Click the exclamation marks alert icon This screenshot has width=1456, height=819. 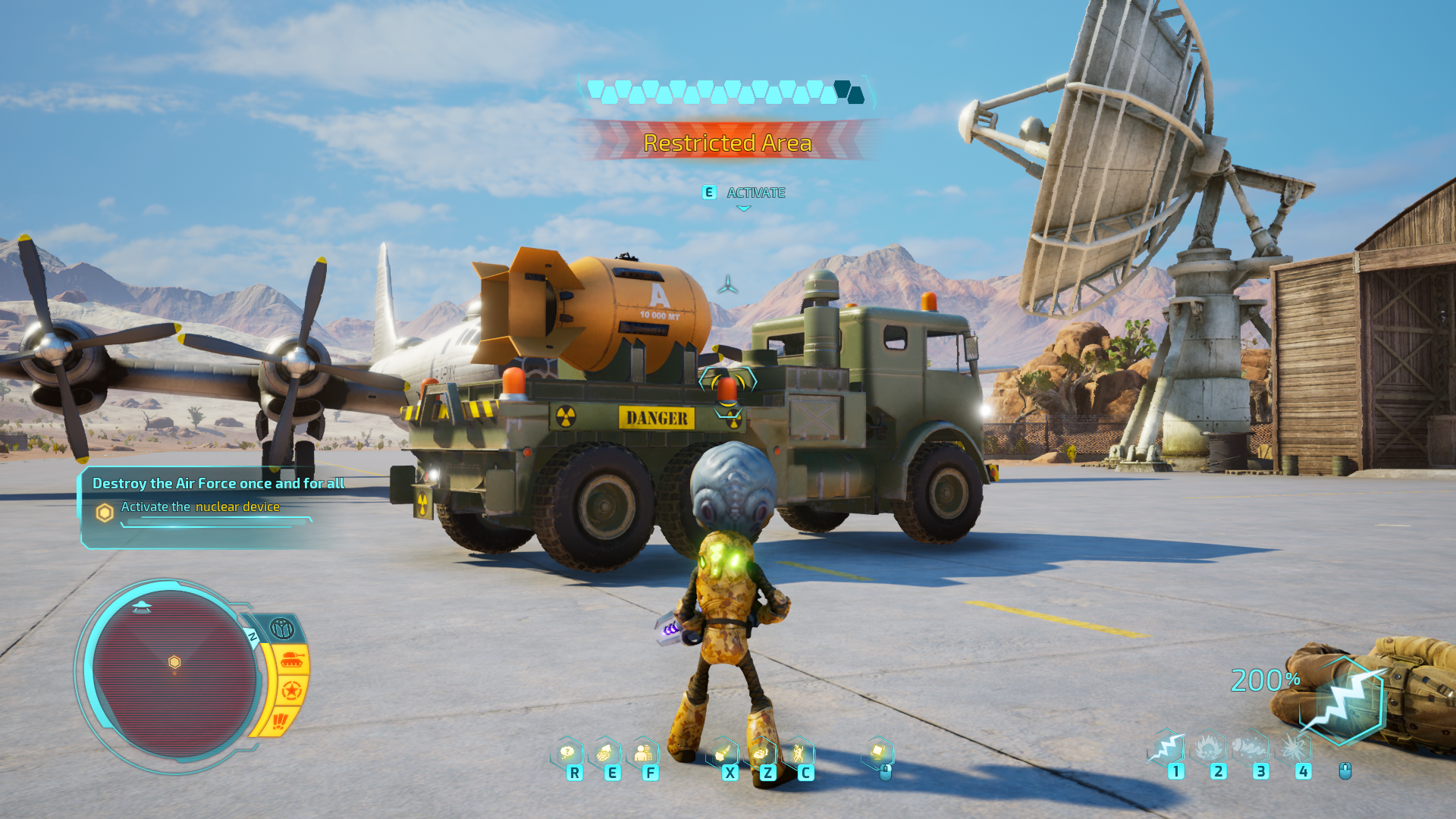point(281,720)
